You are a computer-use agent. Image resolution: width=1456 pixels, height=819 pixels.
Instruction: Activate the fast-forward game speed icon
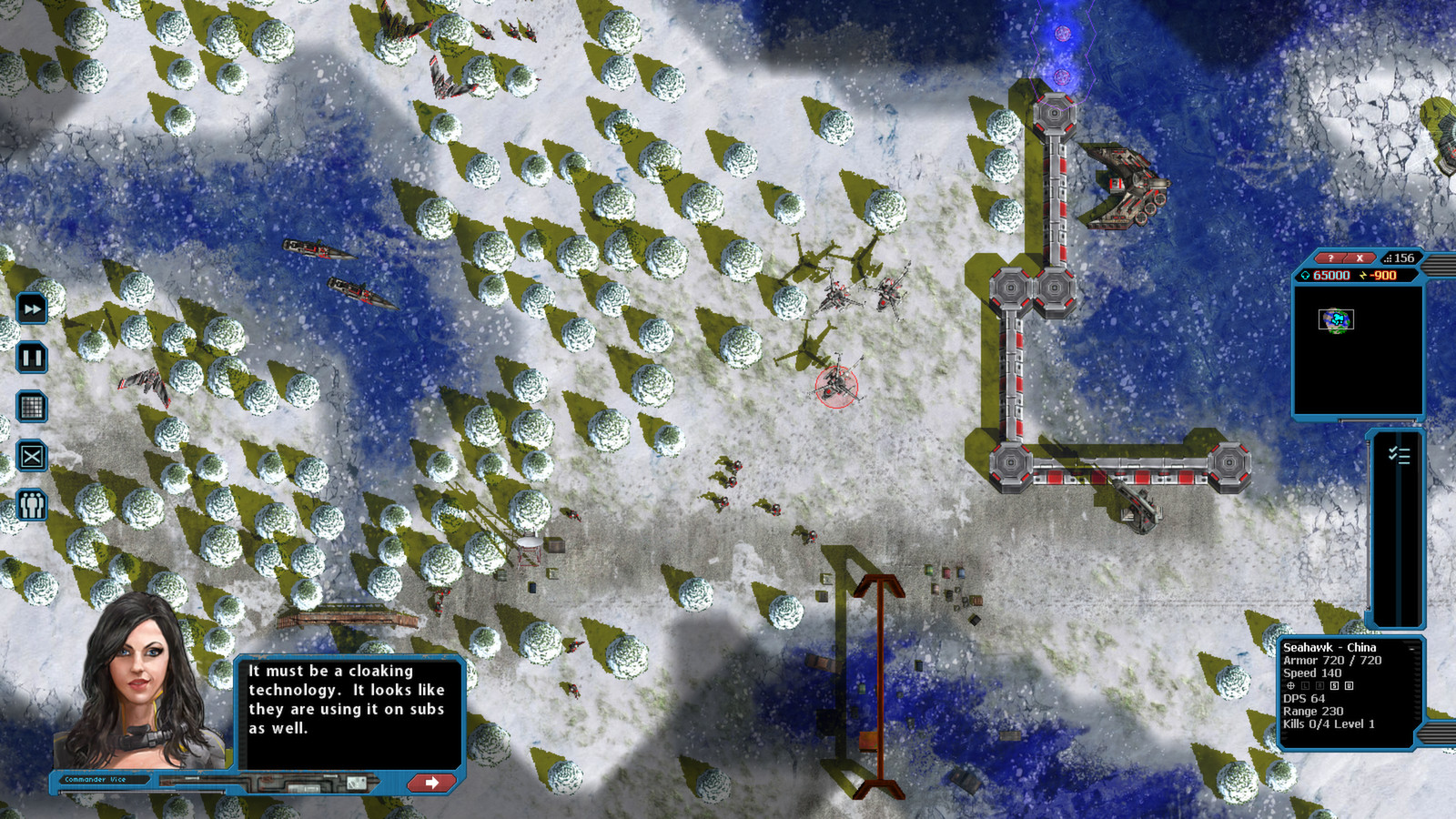click(x=30, y=309)
